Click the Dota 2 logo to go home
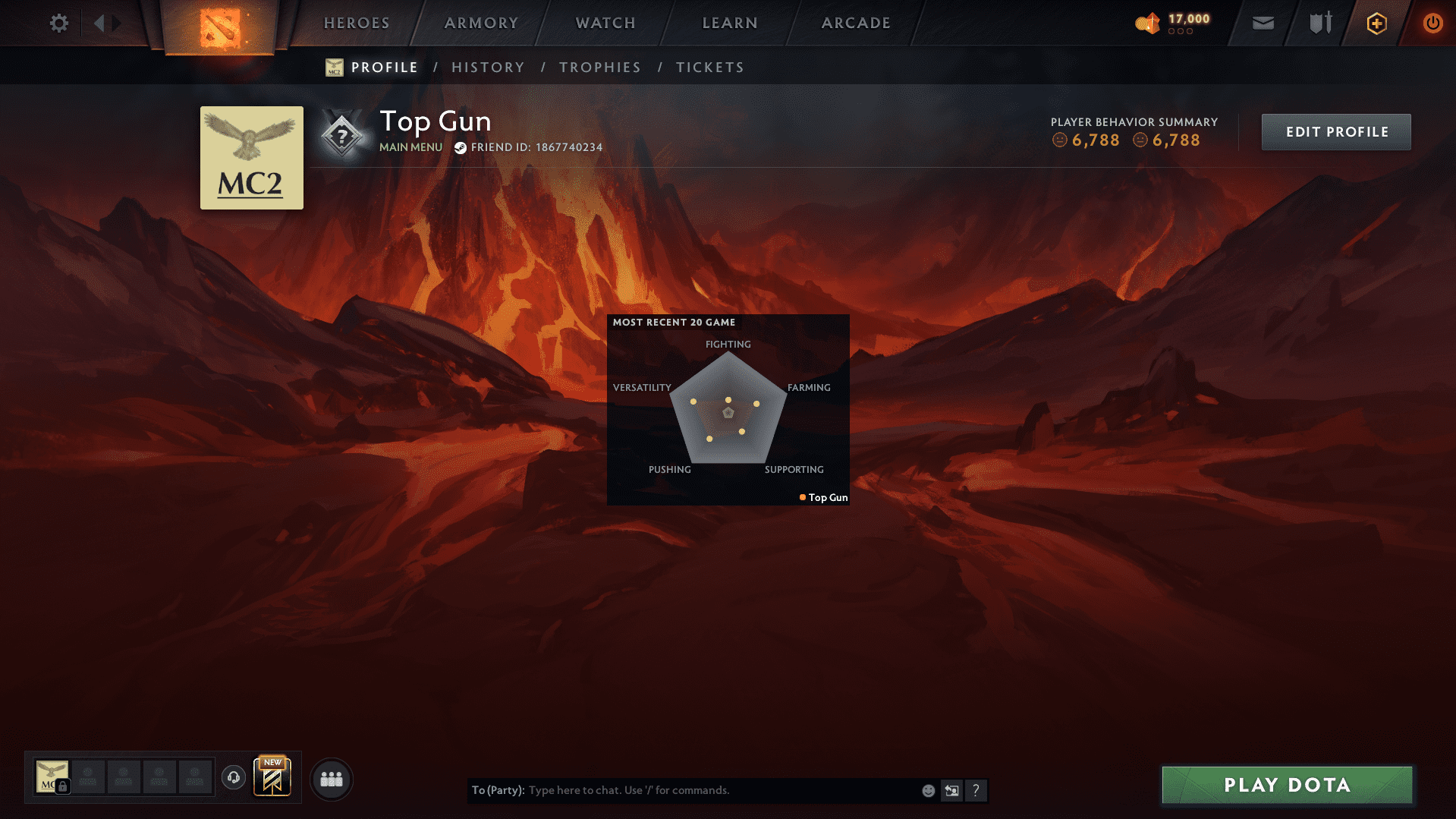Image resolution: width=1456 pixels, height=819 pixels. pos(219,26)
